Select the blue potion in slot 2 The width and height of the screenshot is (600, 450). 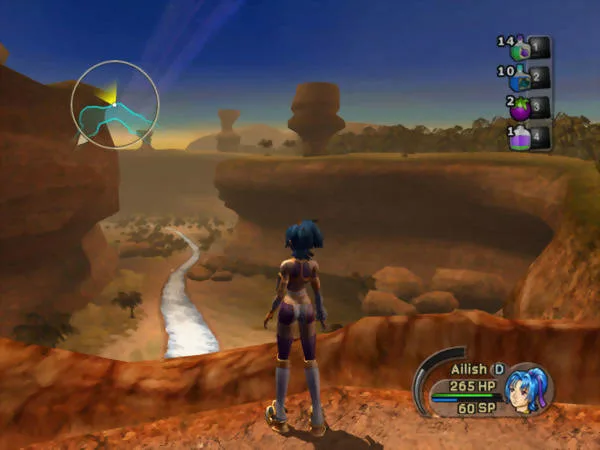coord(521,77)
